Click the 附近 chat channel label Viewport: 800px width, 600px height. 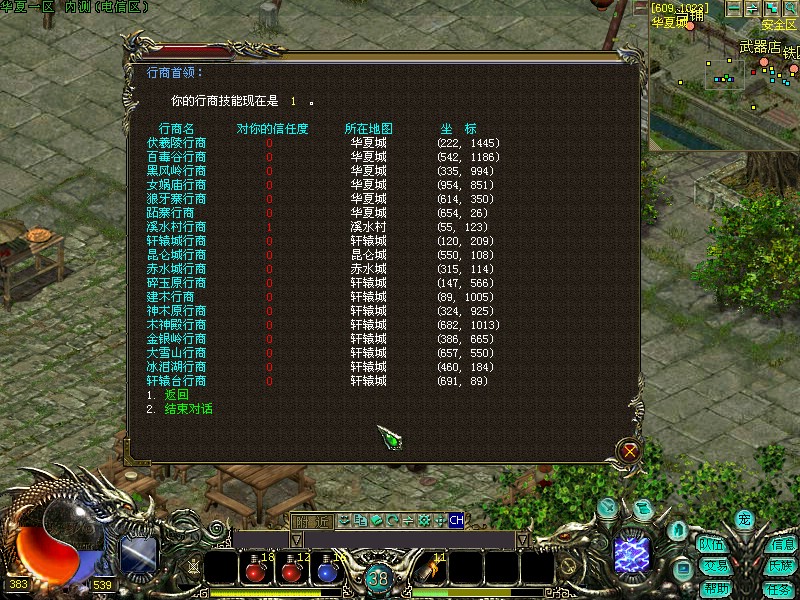[x=311, y=520]
